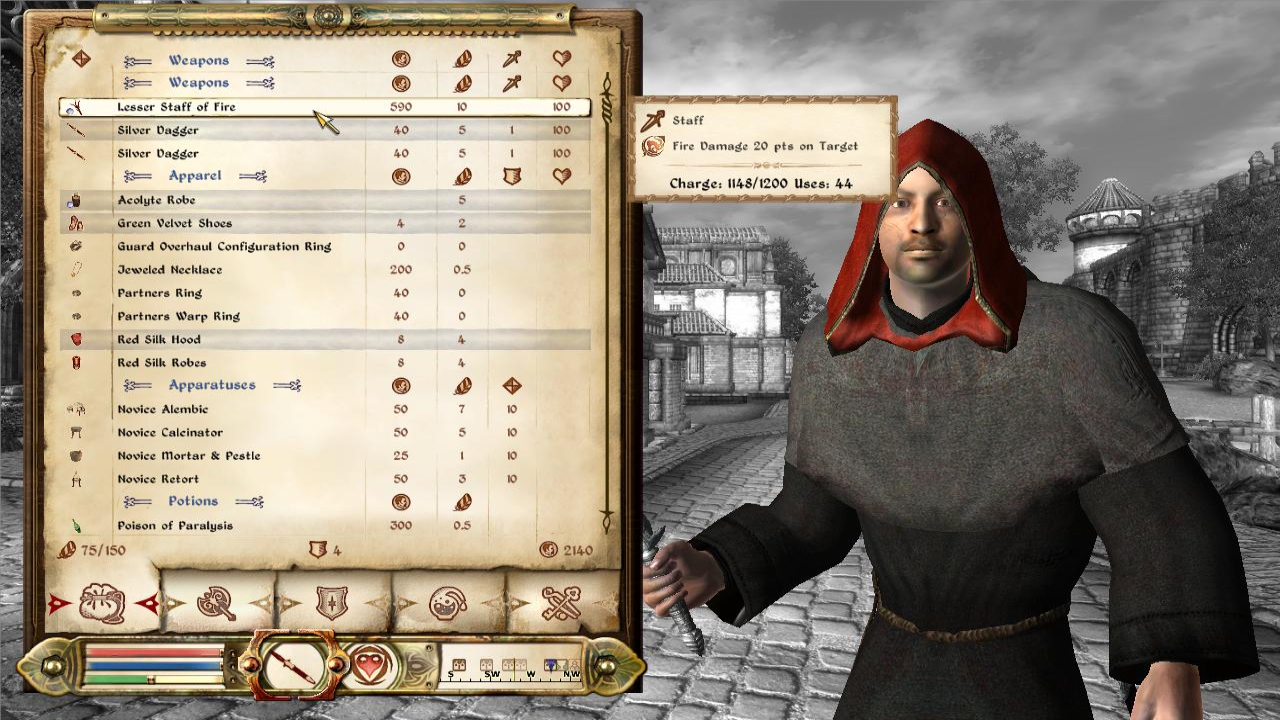The width and height of the screenshot is (1280, 720).
Task: Show all items with the bag tab
Action: pos(103,603)
